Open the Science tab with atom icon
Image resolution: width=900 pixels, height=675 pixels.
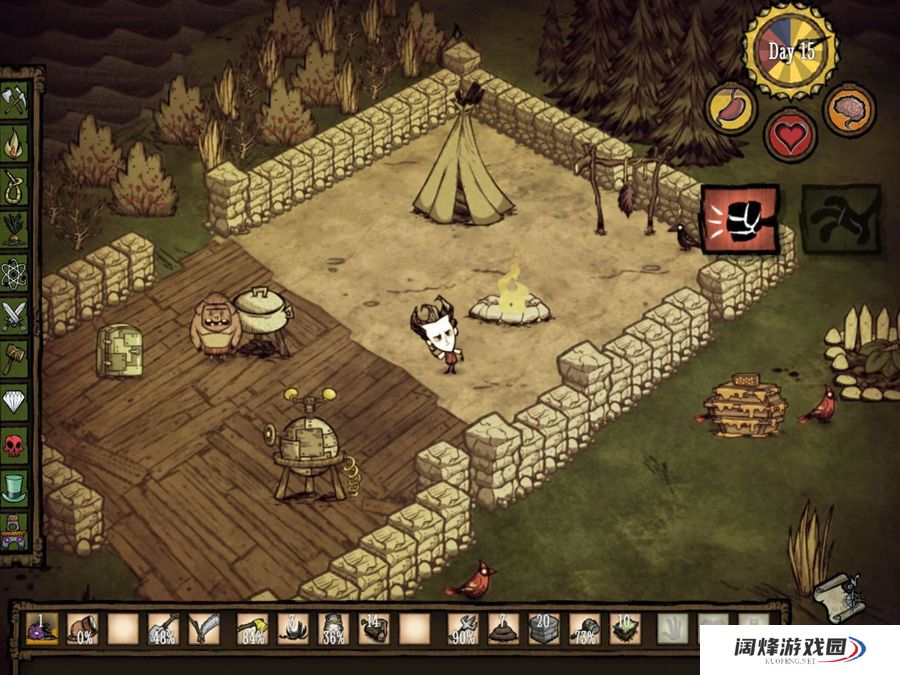(14, 270)
